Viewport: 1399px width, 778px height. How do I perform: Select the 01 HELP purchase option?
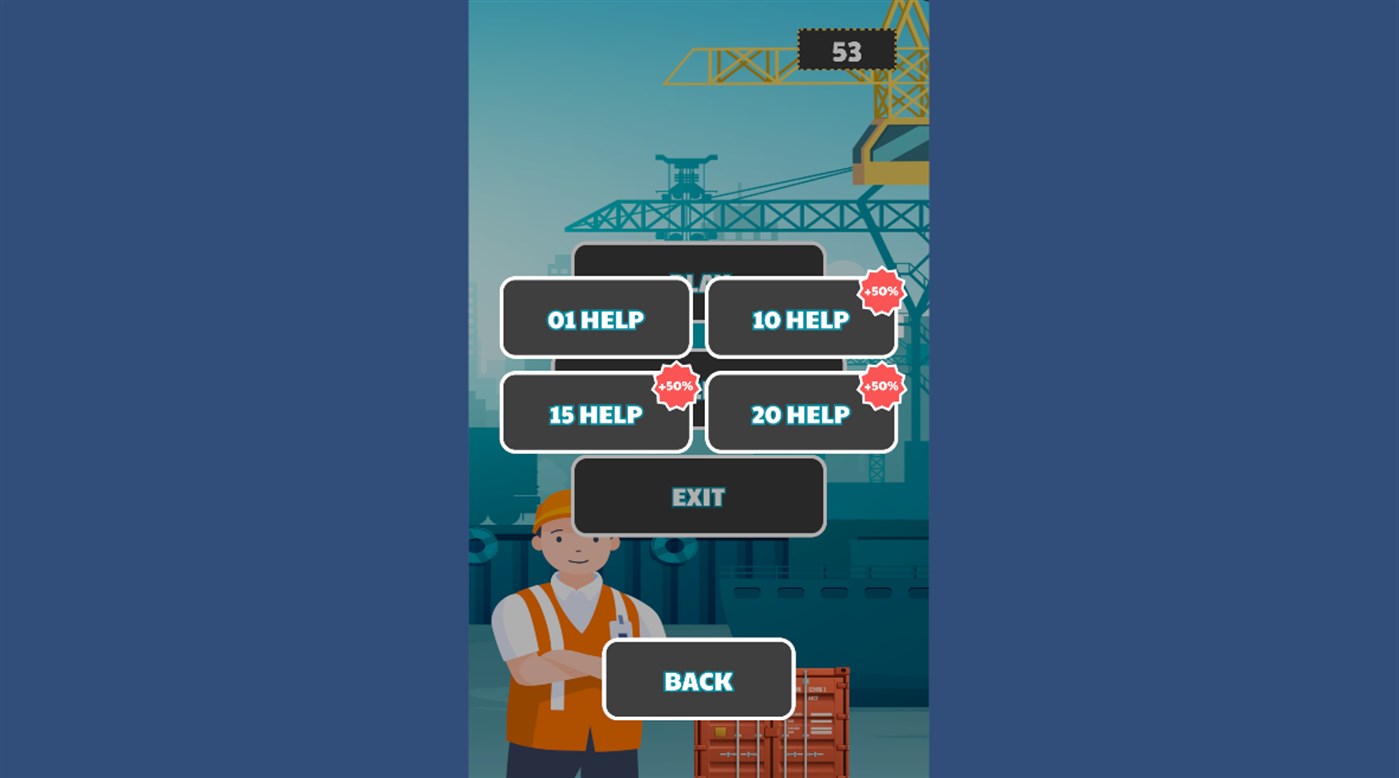click(x=596, y=318)
